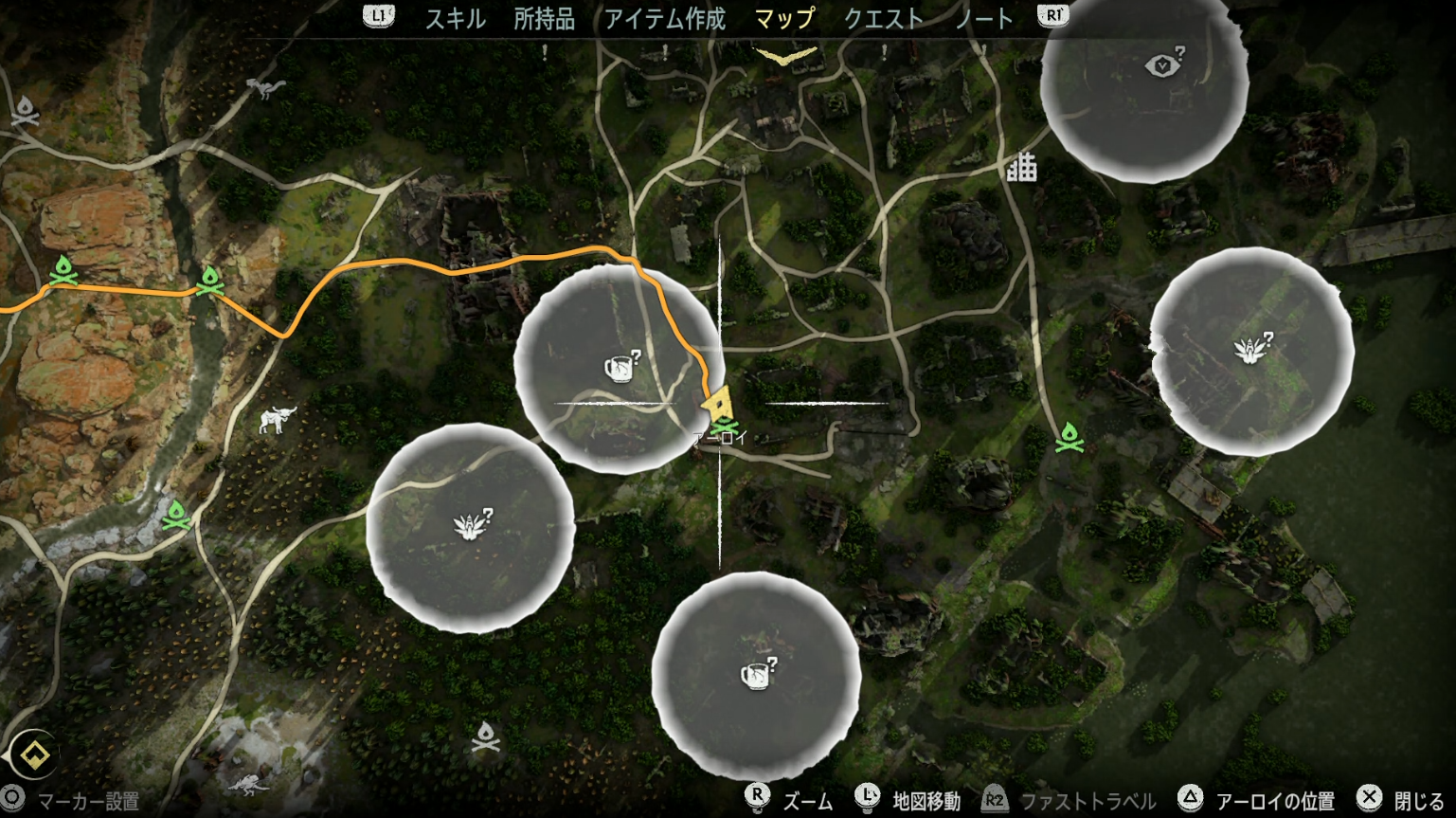Go to the アイテム作成 crafting tab
This screenshot has height=818, width=1456.
(664, 19)
